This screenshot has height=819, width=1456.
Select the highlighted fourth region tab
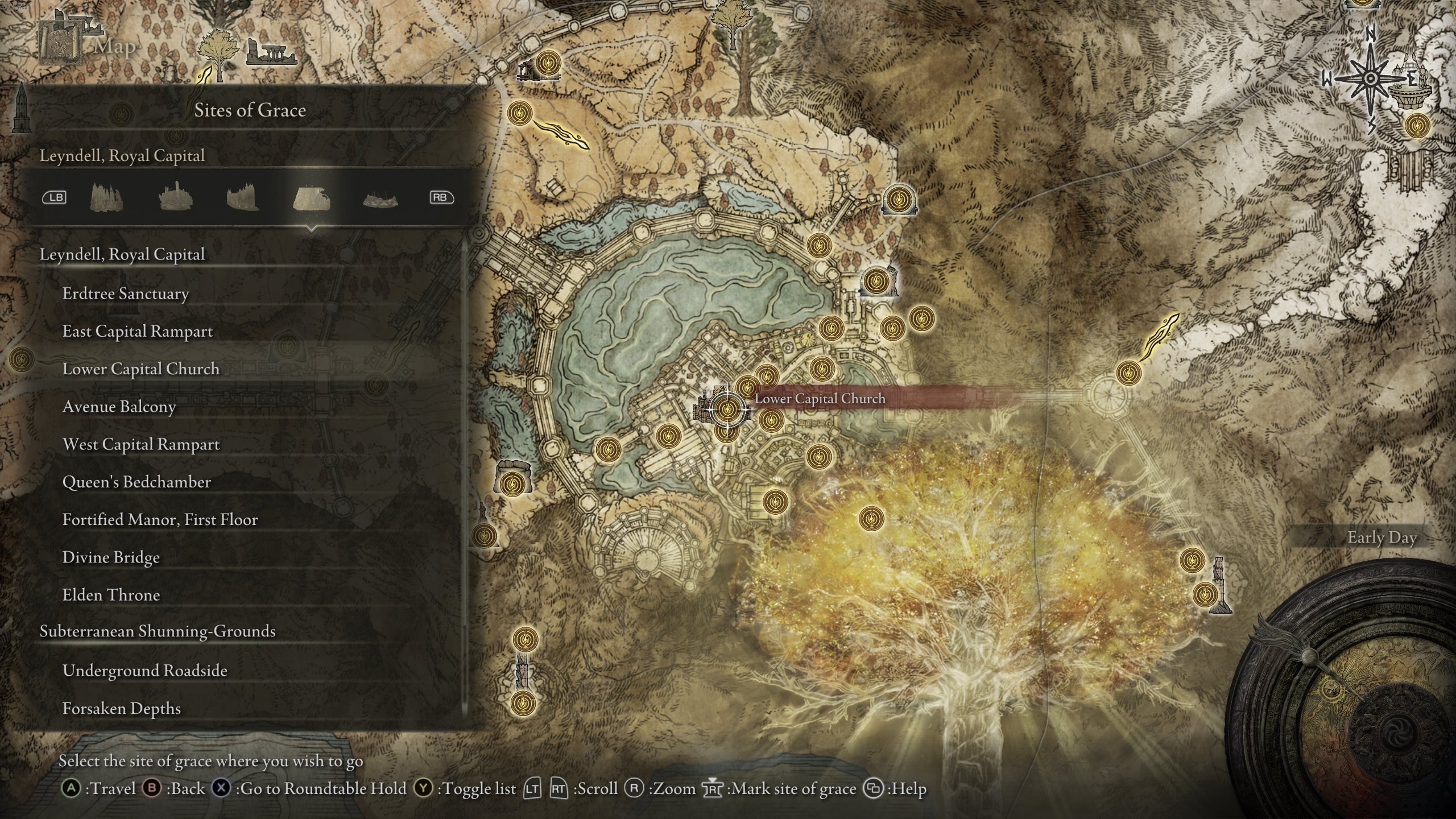tap(311, 198)
